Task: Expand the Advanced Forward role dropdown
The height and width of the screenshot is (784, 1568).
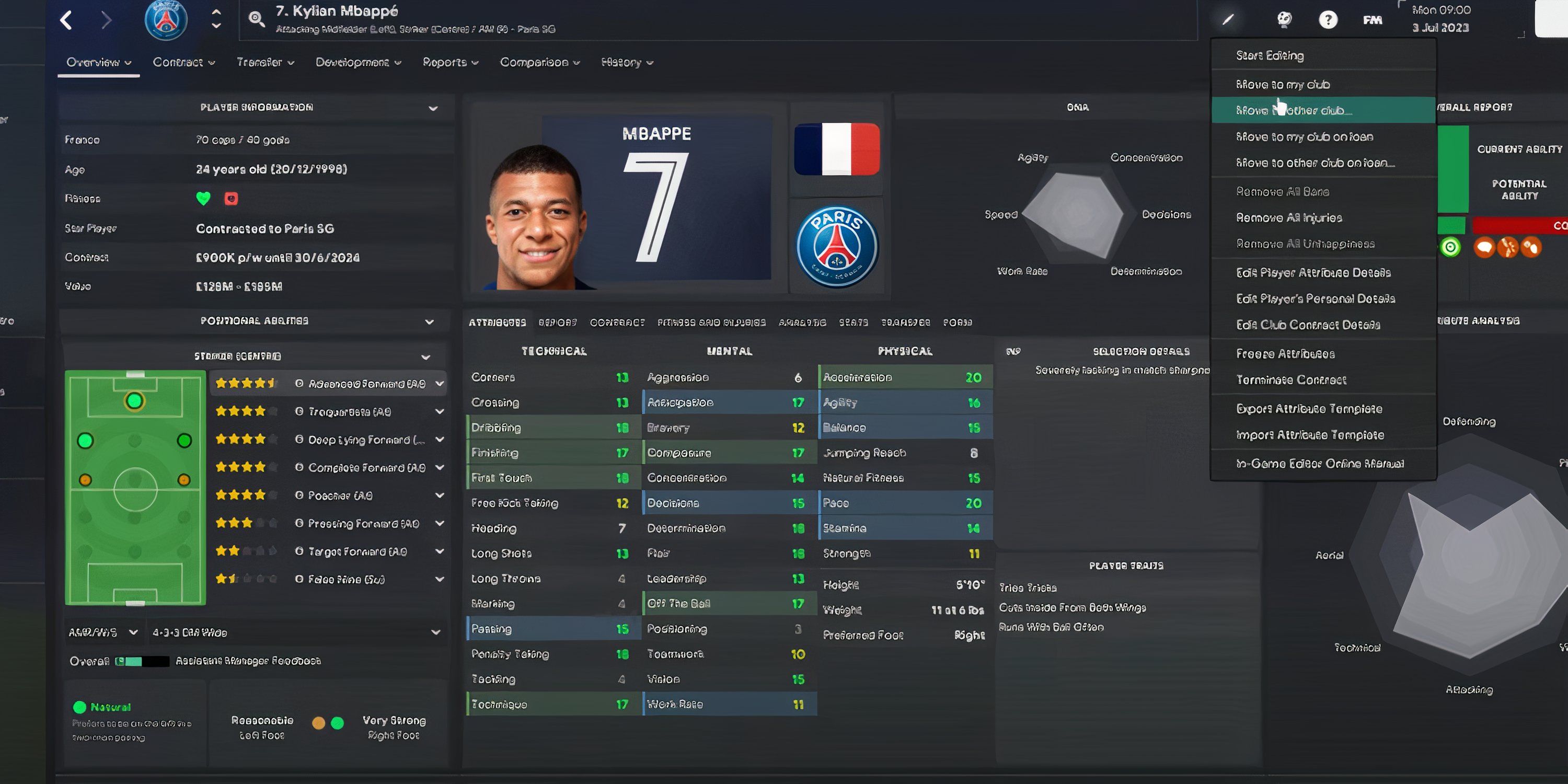Action: (440, 384)
